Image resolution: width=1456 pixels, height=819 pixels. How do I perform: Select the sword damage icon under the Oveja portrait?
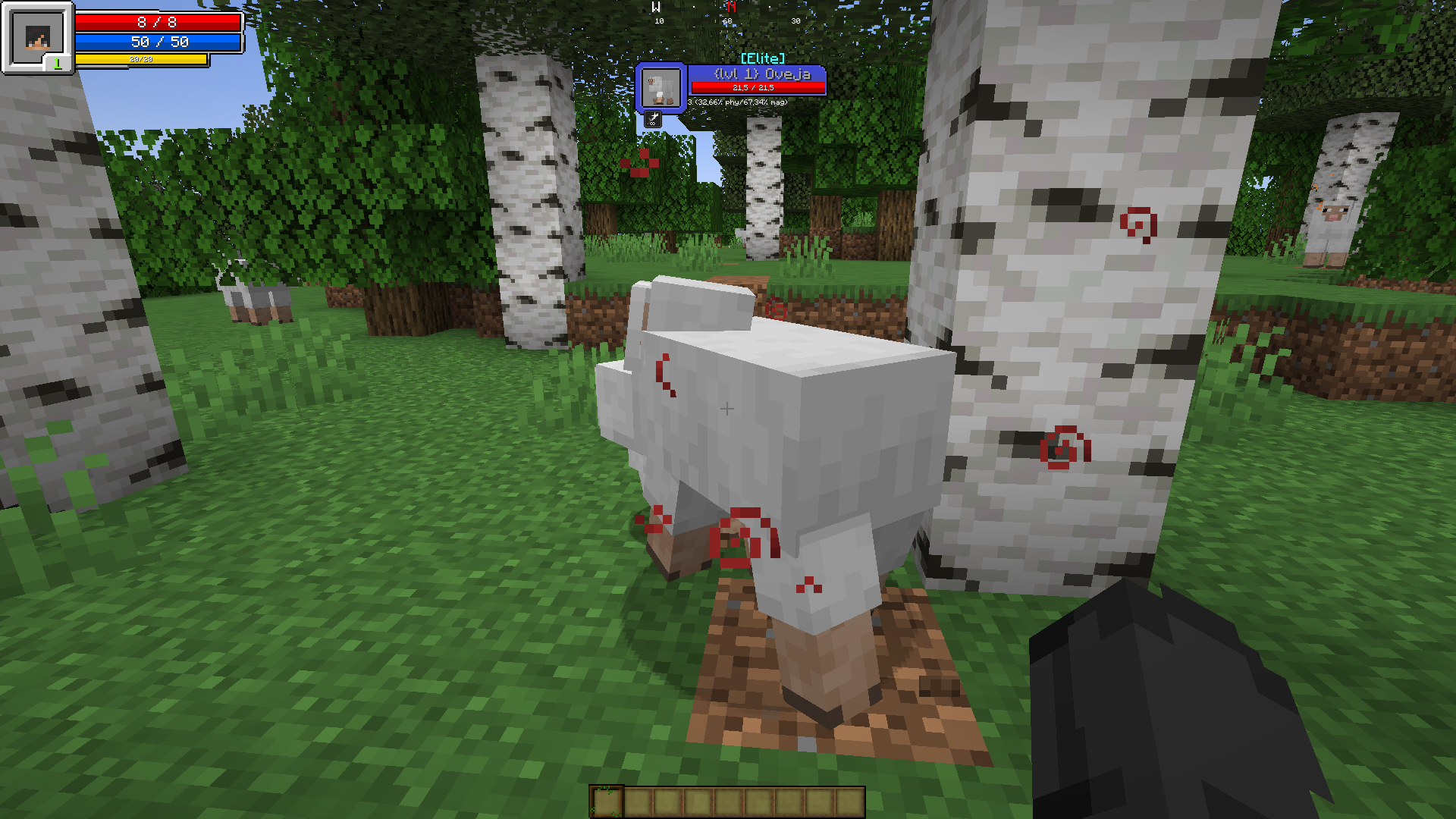coord(654,118)
